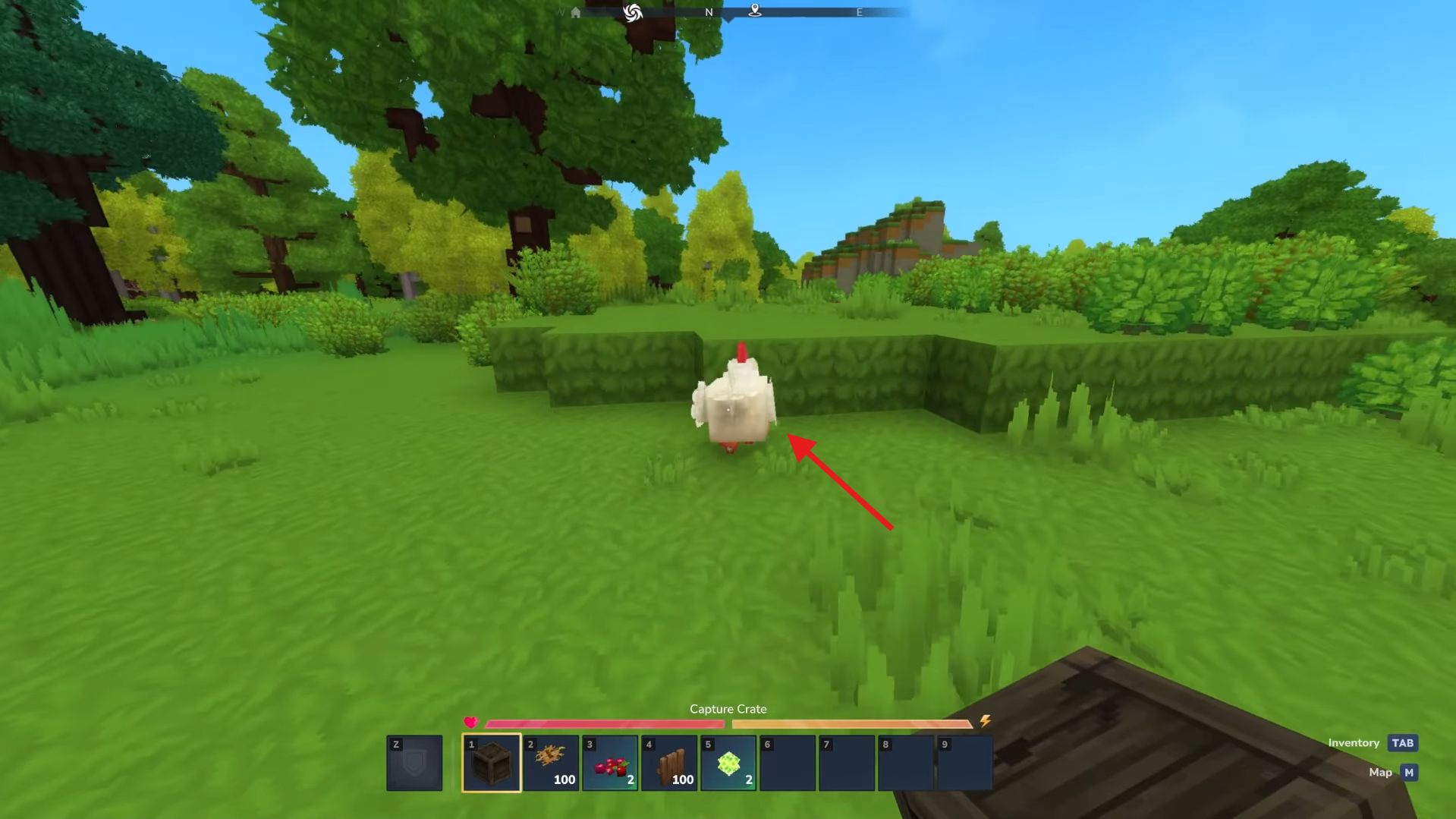Open the Inventory via the TAB label

pos(1354,742)
